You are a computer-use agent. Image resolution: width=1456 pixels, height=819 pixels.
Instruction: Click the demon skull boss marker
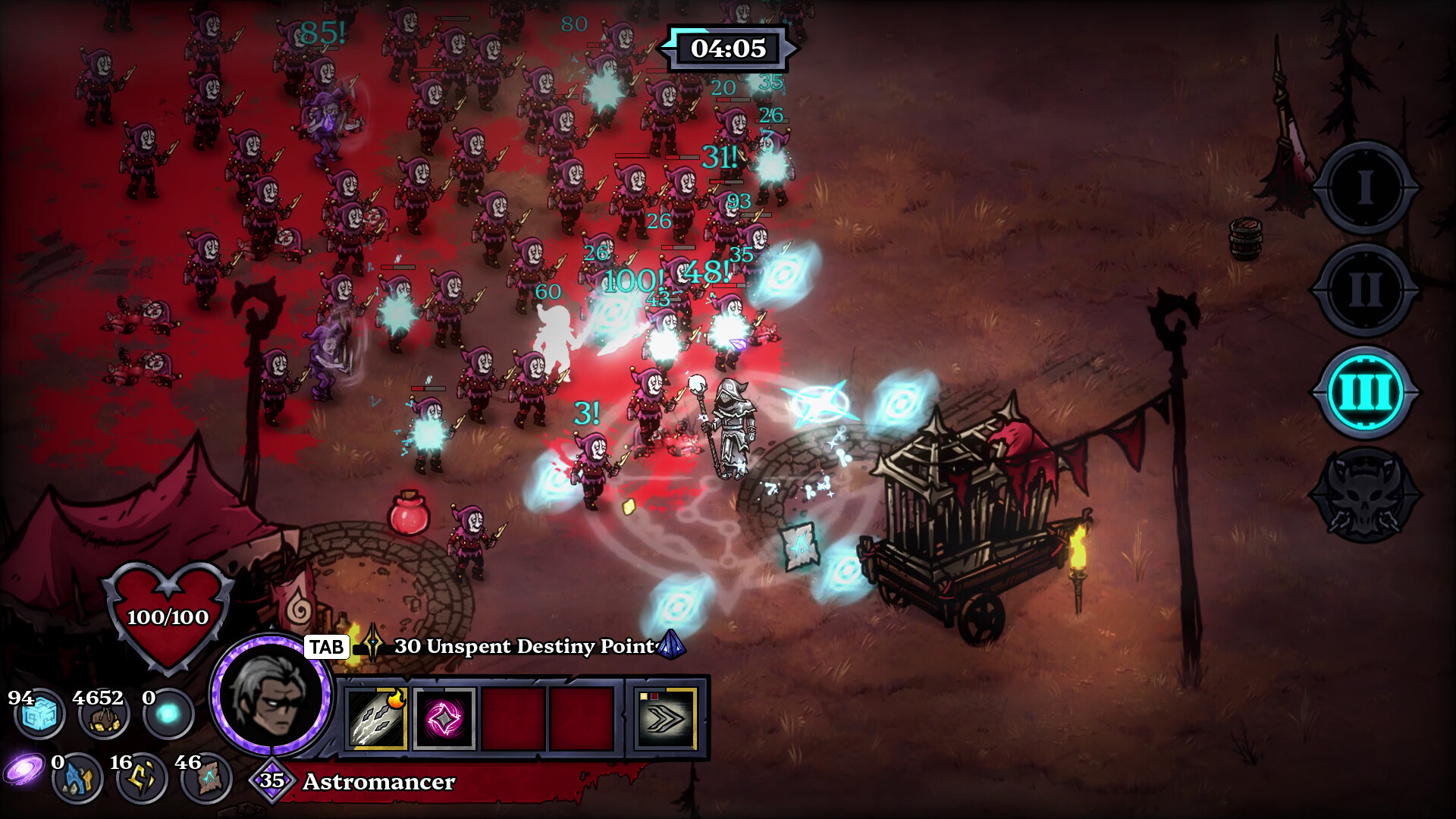click(1365, 494)
